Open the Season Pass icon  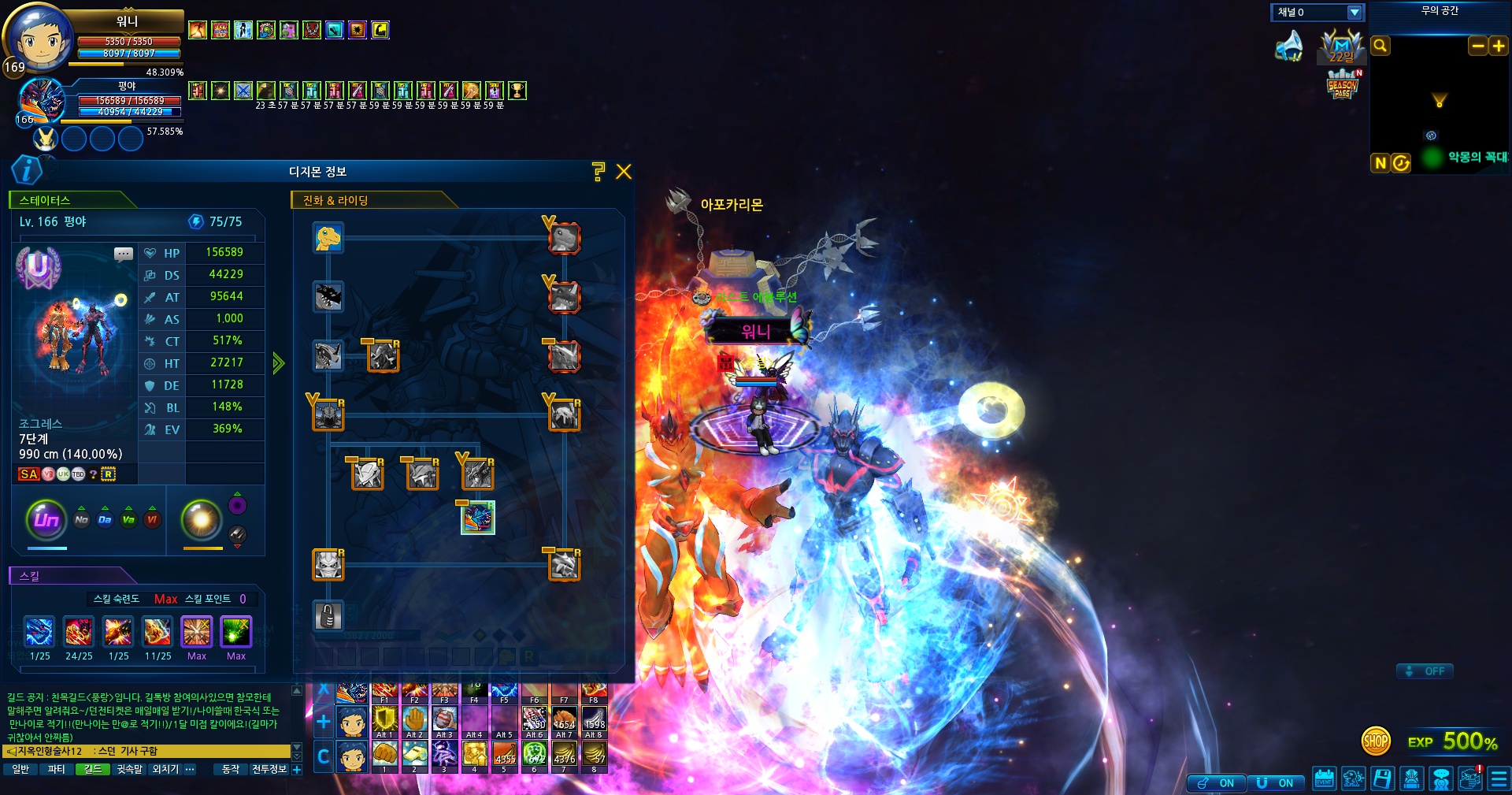[1343, 85]
